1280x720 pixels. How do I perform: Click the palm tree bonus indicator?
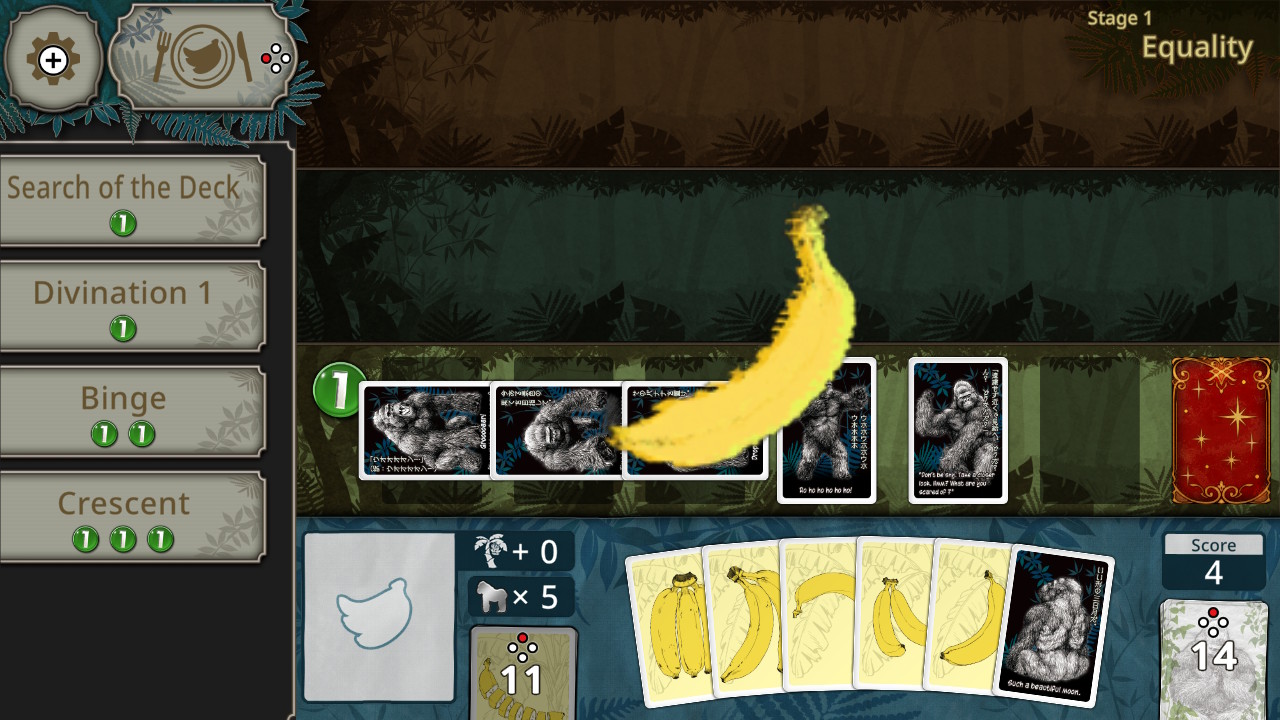(x=516, y=551)
